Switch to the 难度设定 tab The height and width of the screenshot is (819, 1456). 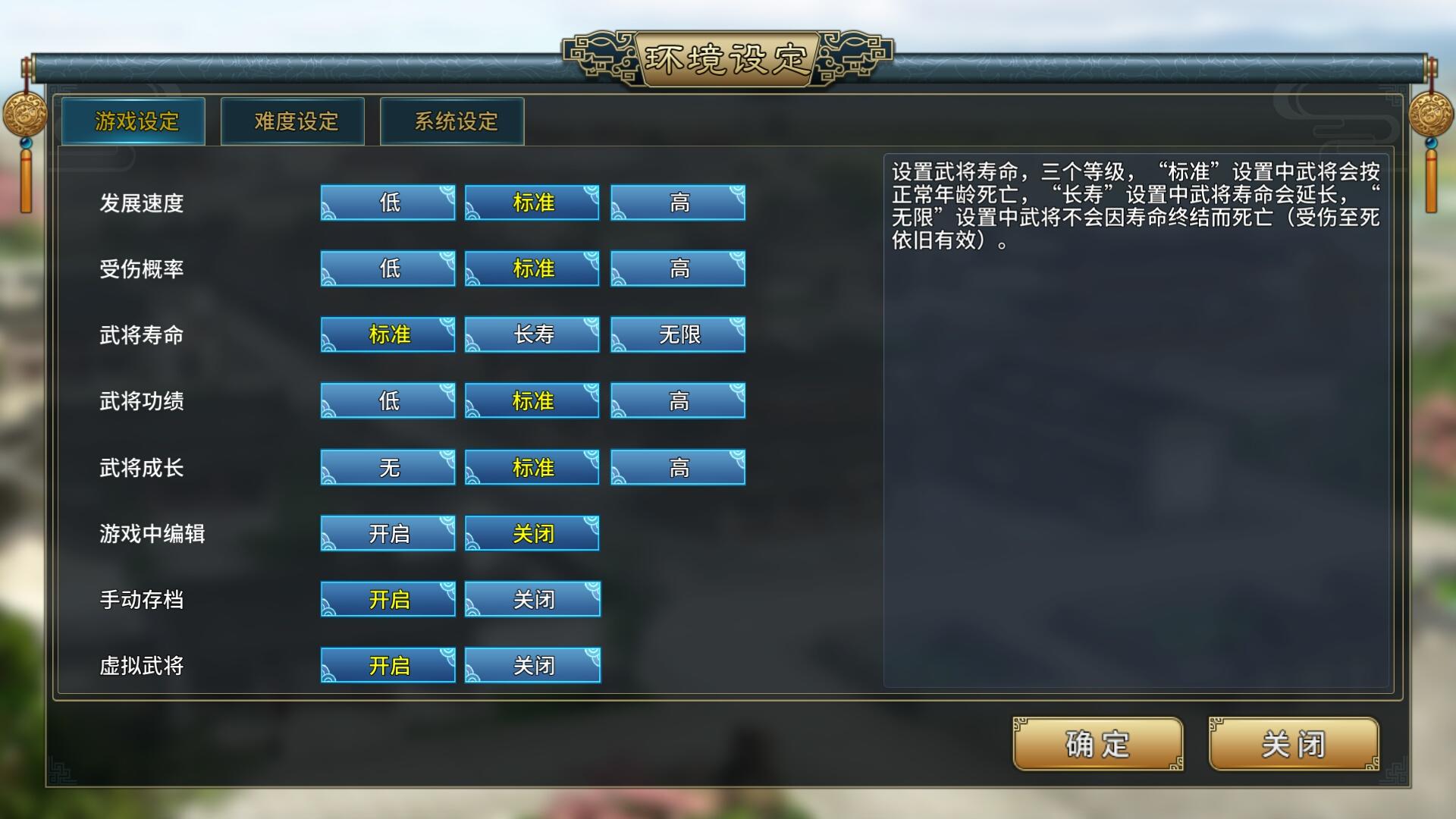pyautogui.click(x=292, y=121)
